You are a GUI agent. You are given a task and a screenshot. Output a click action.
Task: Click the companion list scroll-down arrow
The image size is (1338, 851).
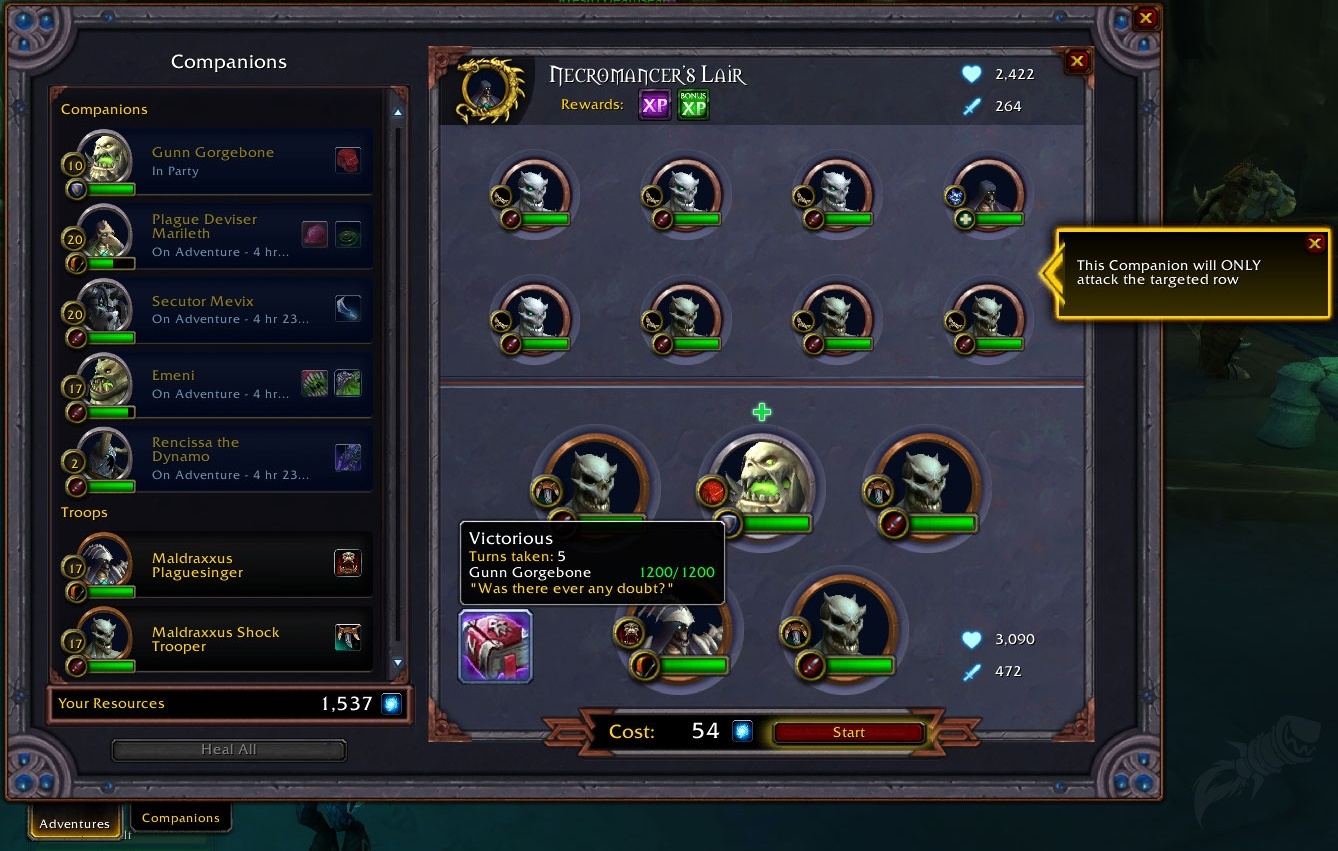(398, 662)
